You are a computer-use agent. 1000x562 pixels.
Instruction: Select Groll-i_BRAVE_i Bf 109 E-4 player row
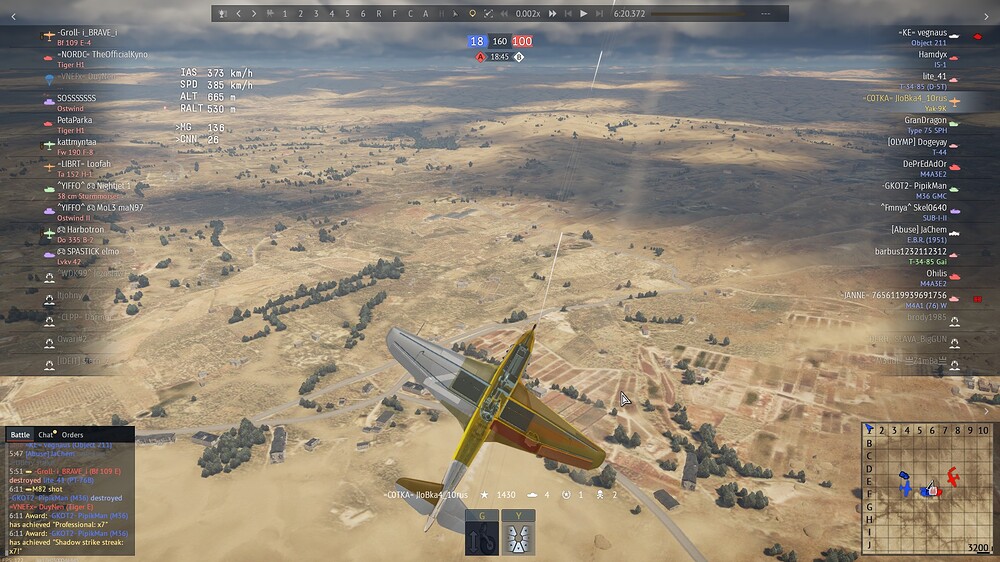pos(85,37)
